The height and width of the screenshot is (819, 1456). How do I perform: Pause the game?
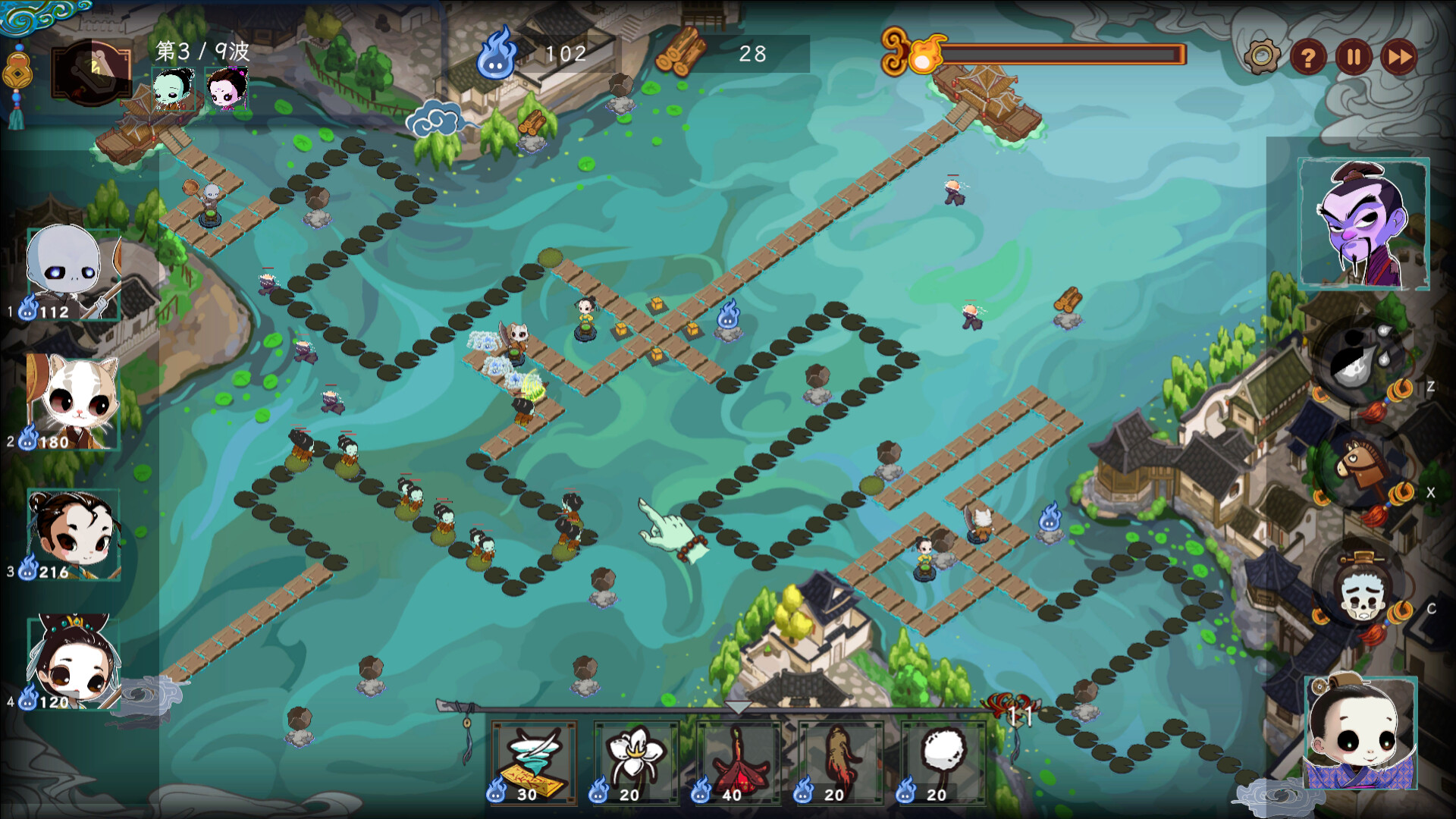tap(1354, 57)
